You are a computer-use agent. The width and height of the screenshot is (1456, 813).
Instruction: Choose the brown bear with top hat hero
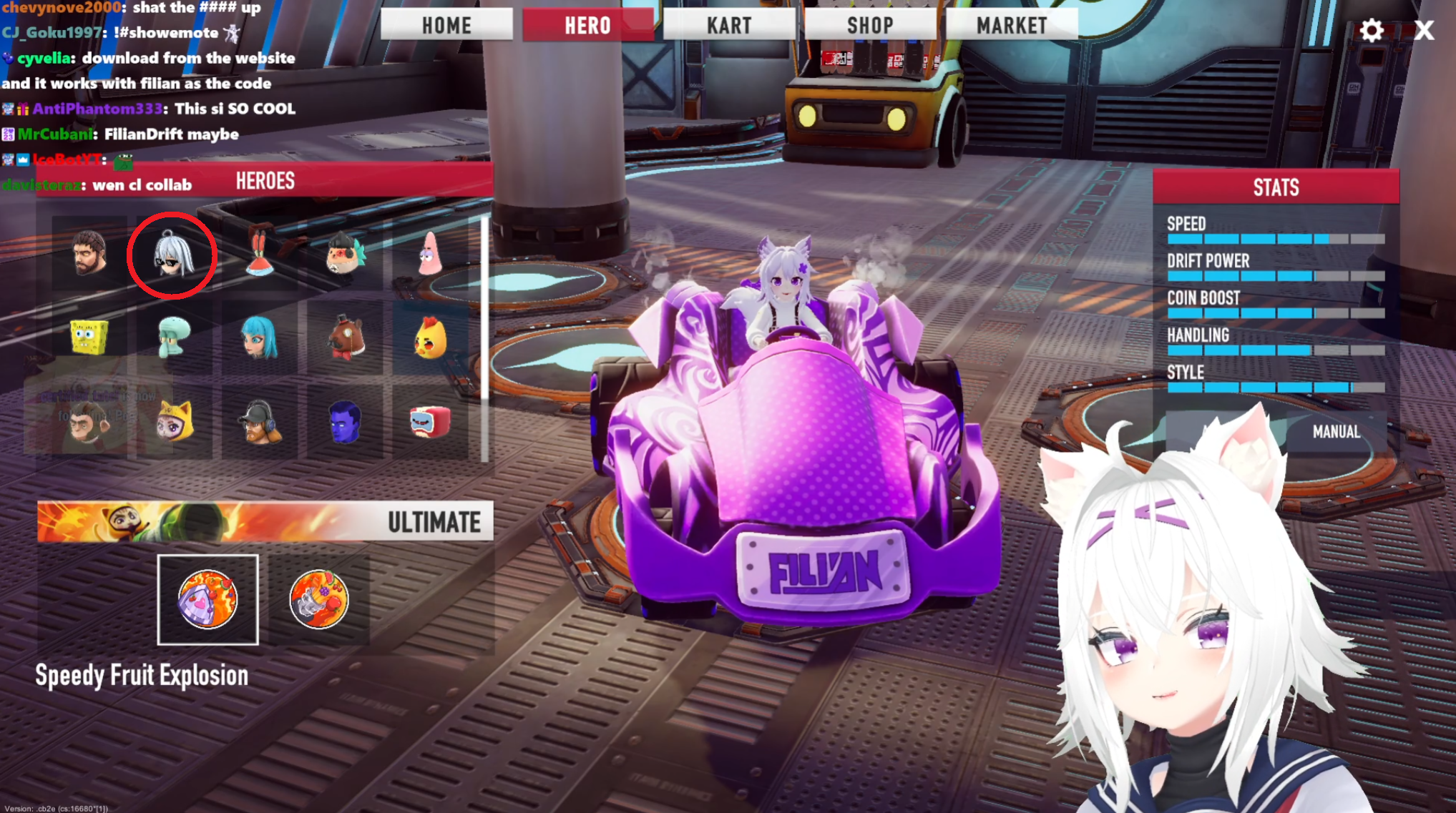click(346, 337)
